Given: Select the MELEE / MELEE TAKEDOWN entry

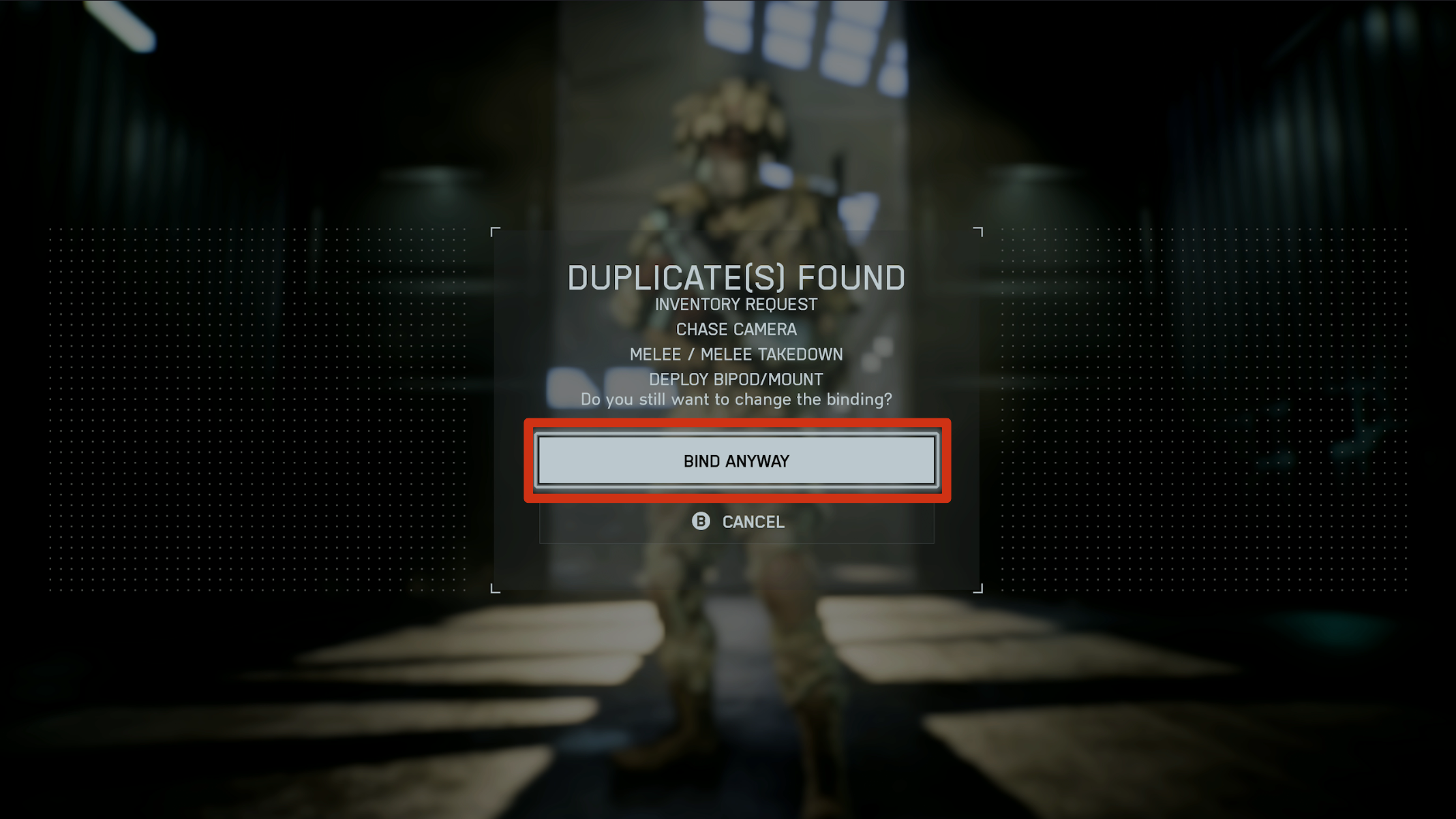Looking at the screenshot, I should [x=736, y=354].
